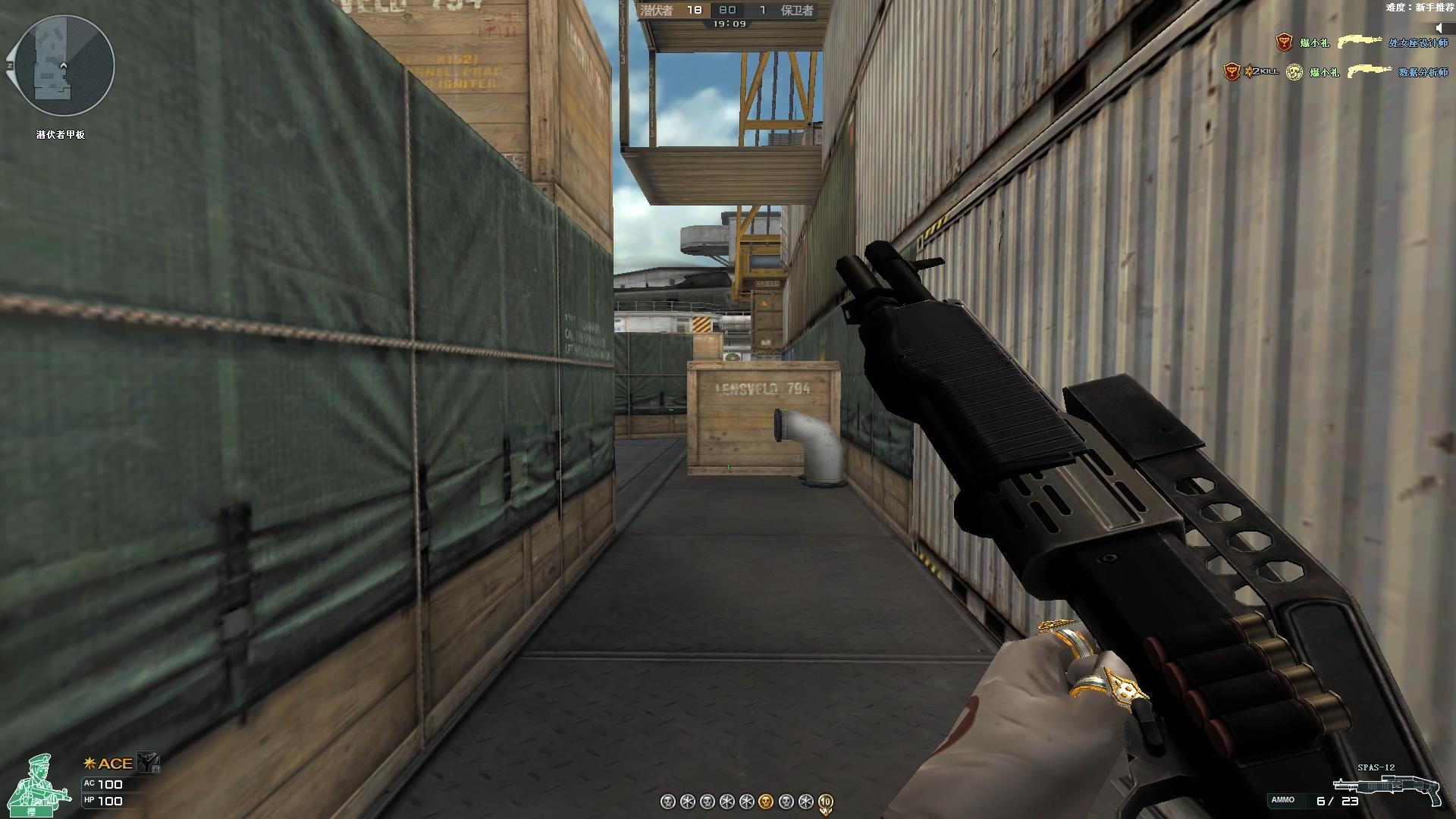This screenshot has width=1456, height=819.
Task: Click the gold skull kill medal
Action: 766,802
